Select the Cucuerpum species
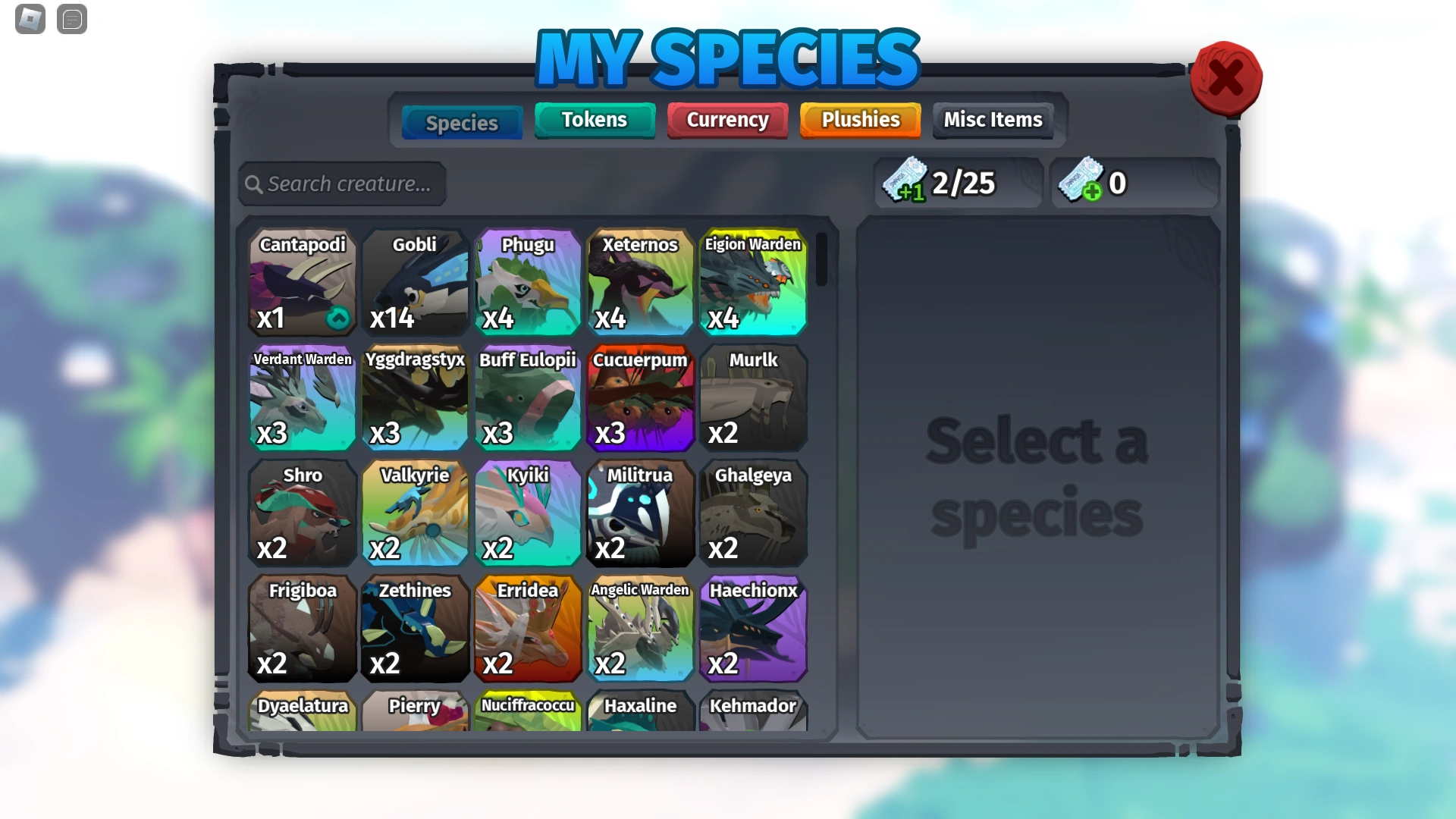1456x819 pixels. (x=641, y=398)
